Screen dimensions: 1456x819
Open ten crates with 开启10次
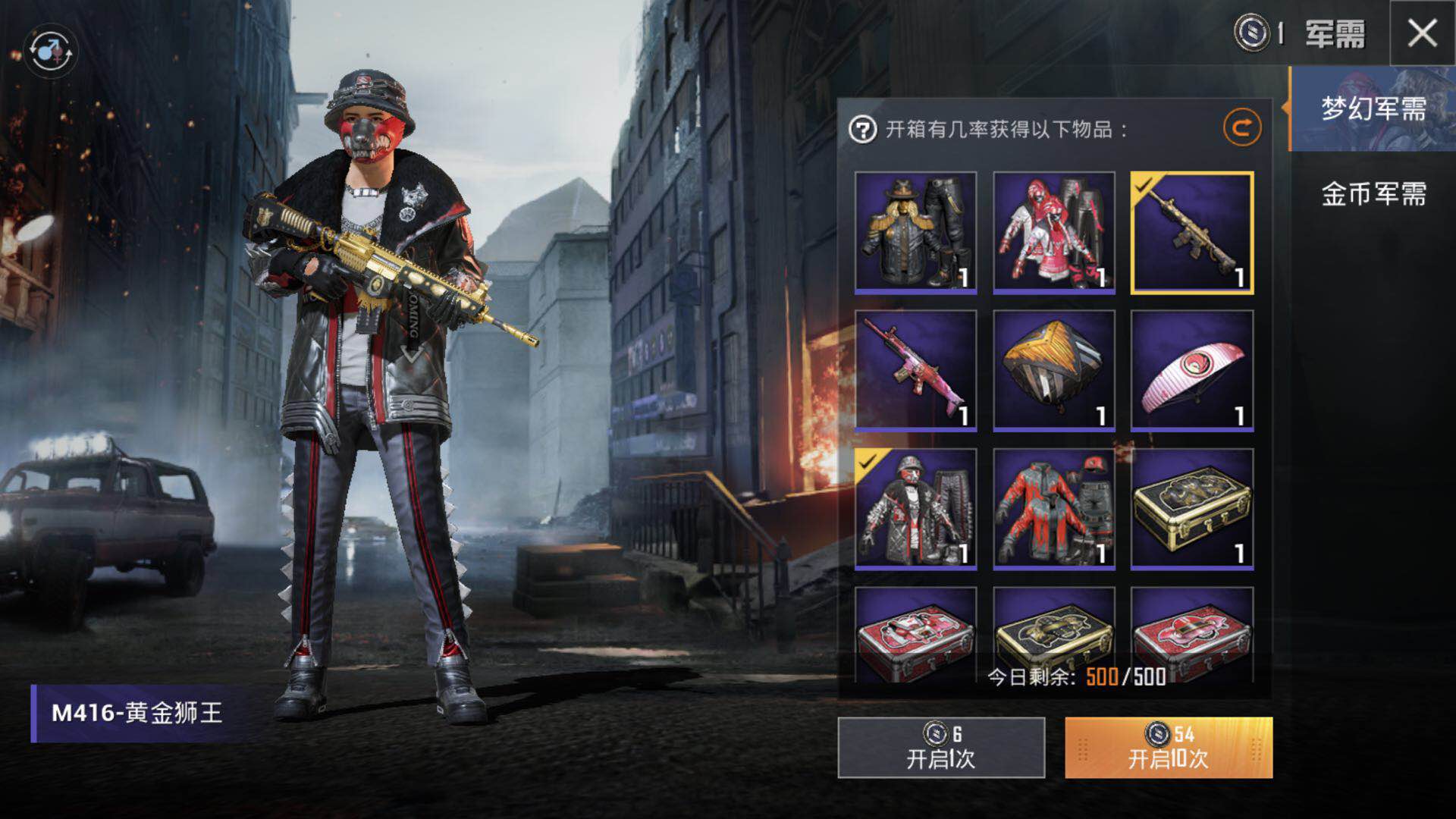[x=1169, y=748]
